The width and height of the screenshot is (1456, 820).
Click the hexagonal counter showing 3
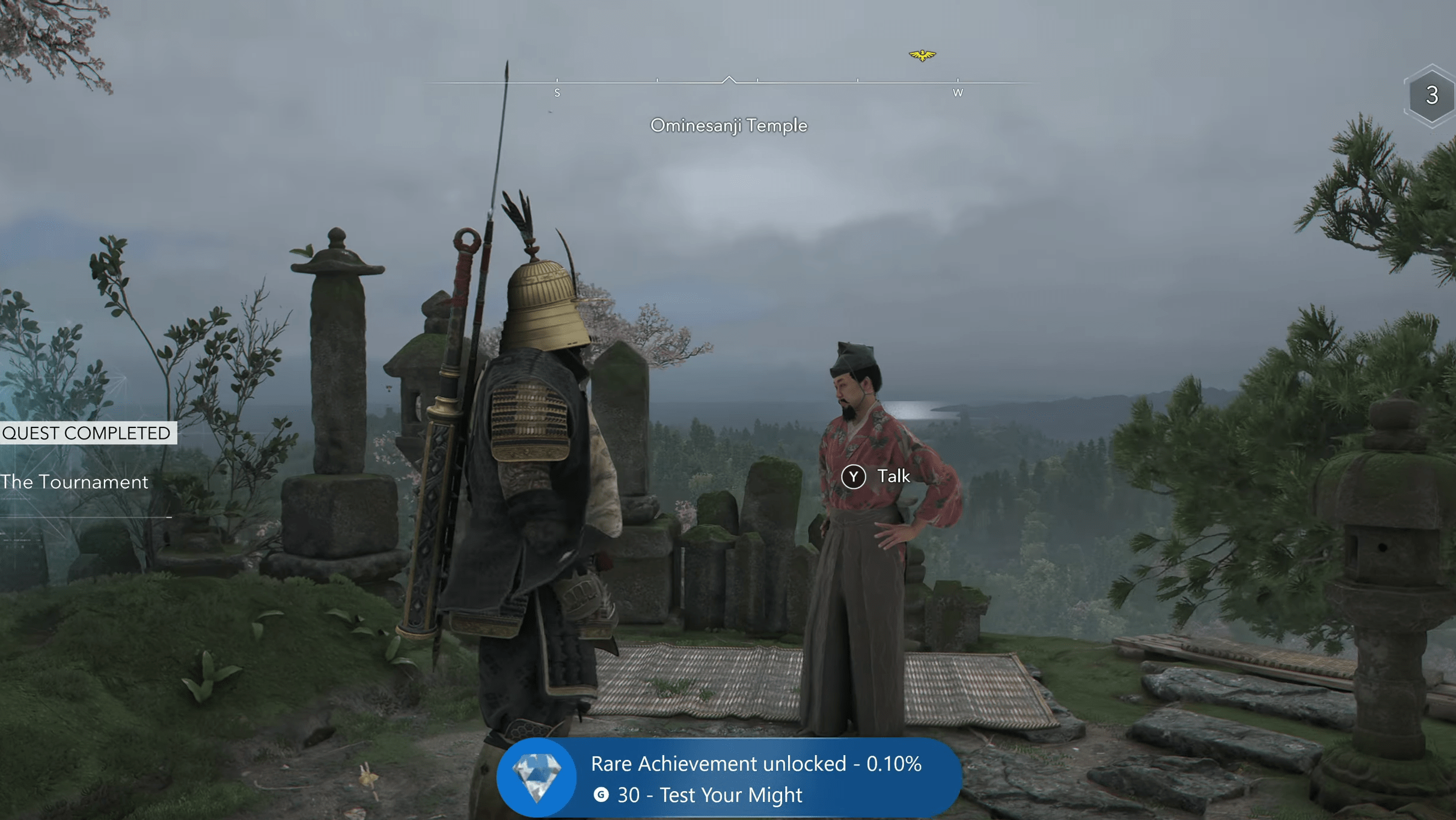1431,94
